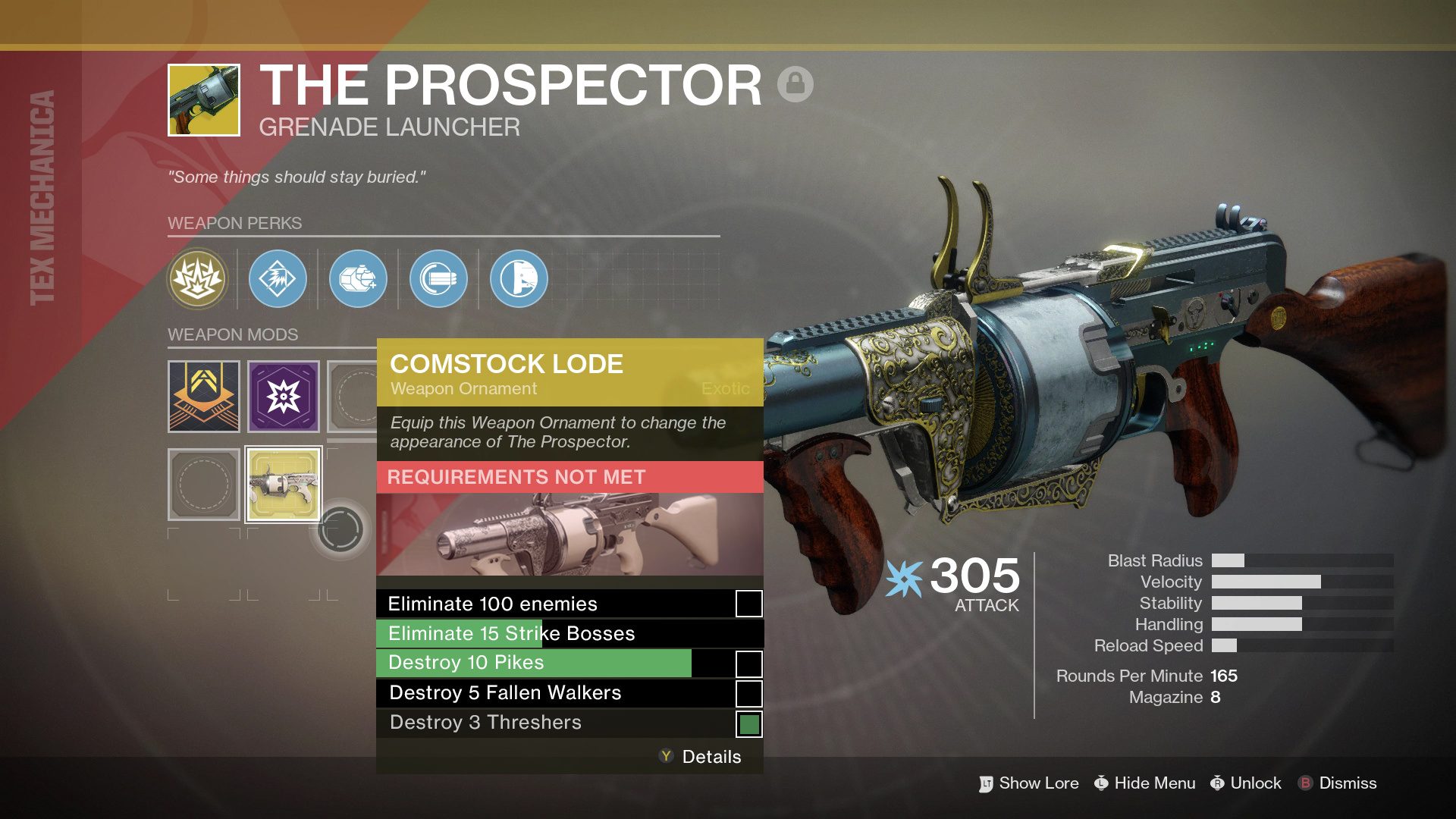Viewport: 1456px width, 819px height.
Task: Choose the grenade with plus sign perk
Action: (x=359, y=279)
